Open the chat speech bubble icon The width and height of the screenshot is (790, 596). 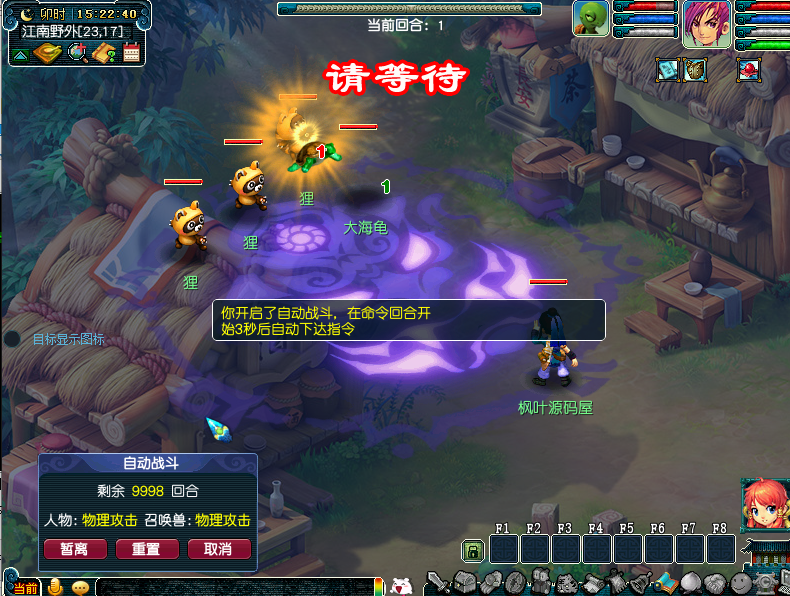click(79, 587)
